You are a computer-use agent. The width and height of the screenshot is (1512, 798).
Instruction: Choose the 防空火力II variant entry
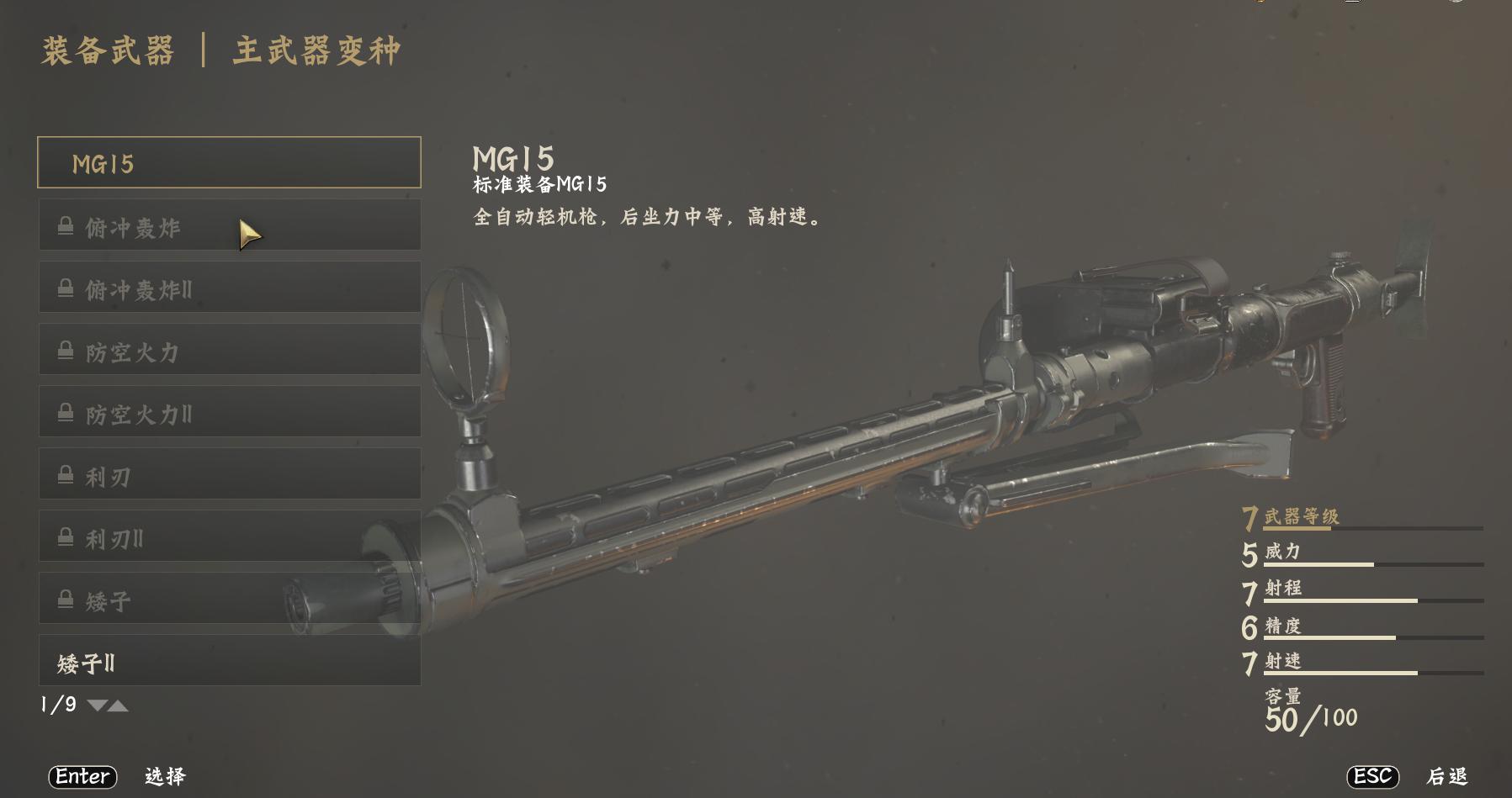coord(229,412)
